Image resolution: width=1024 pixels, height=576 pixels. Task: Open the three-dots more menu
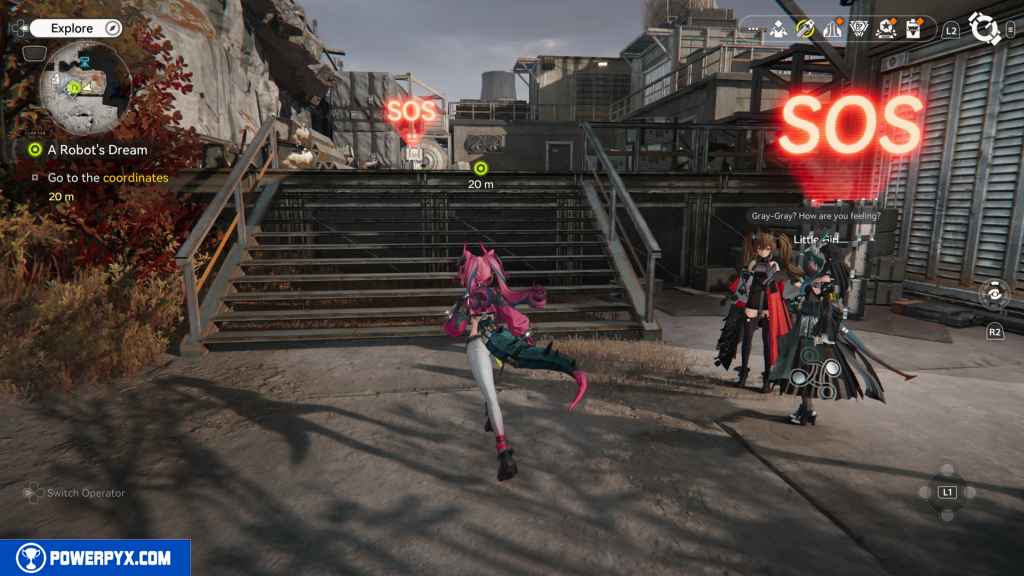click(751, 30)
